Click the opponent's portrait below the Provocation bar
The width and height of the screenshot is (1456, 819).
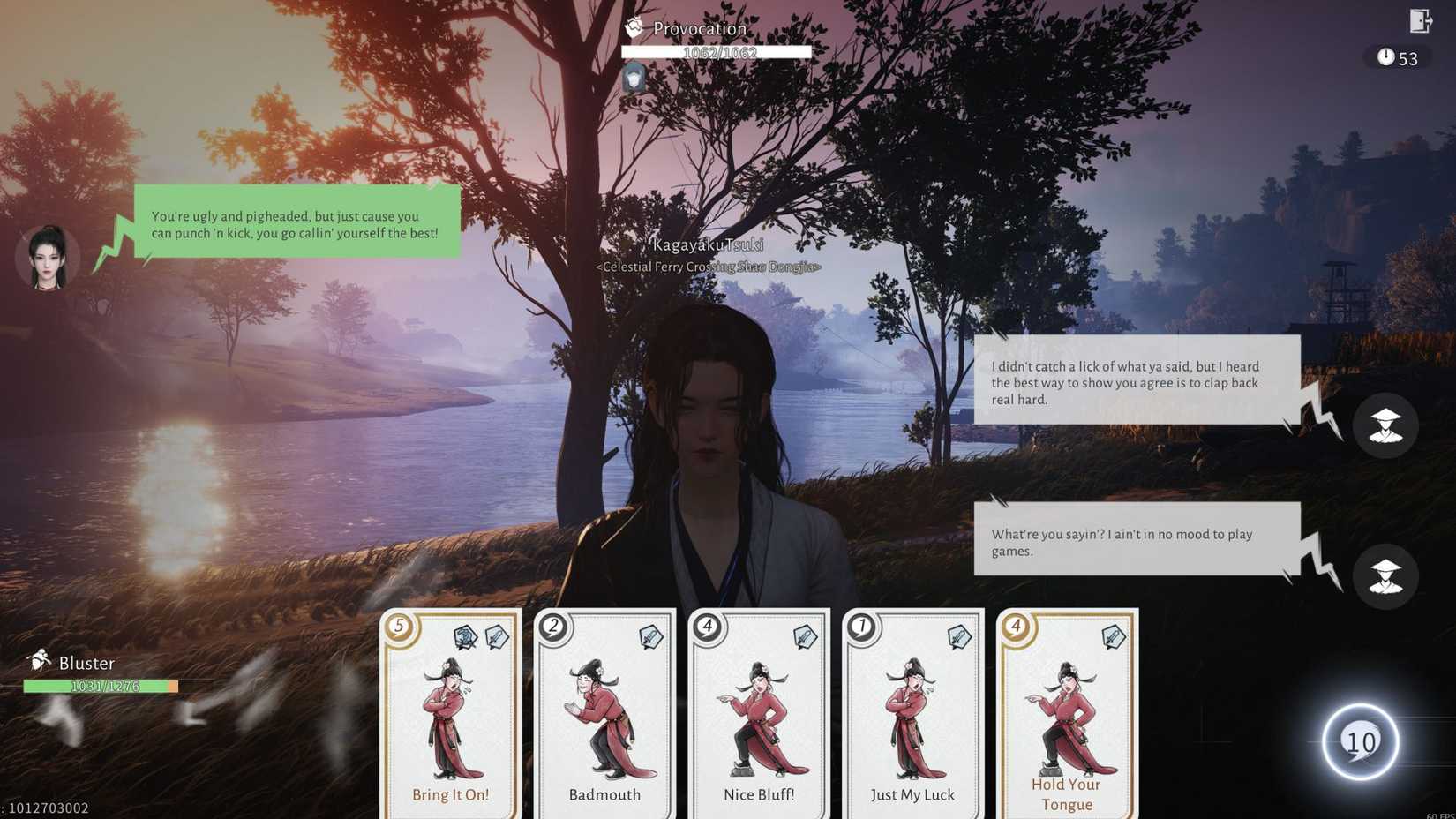point(634,78)
